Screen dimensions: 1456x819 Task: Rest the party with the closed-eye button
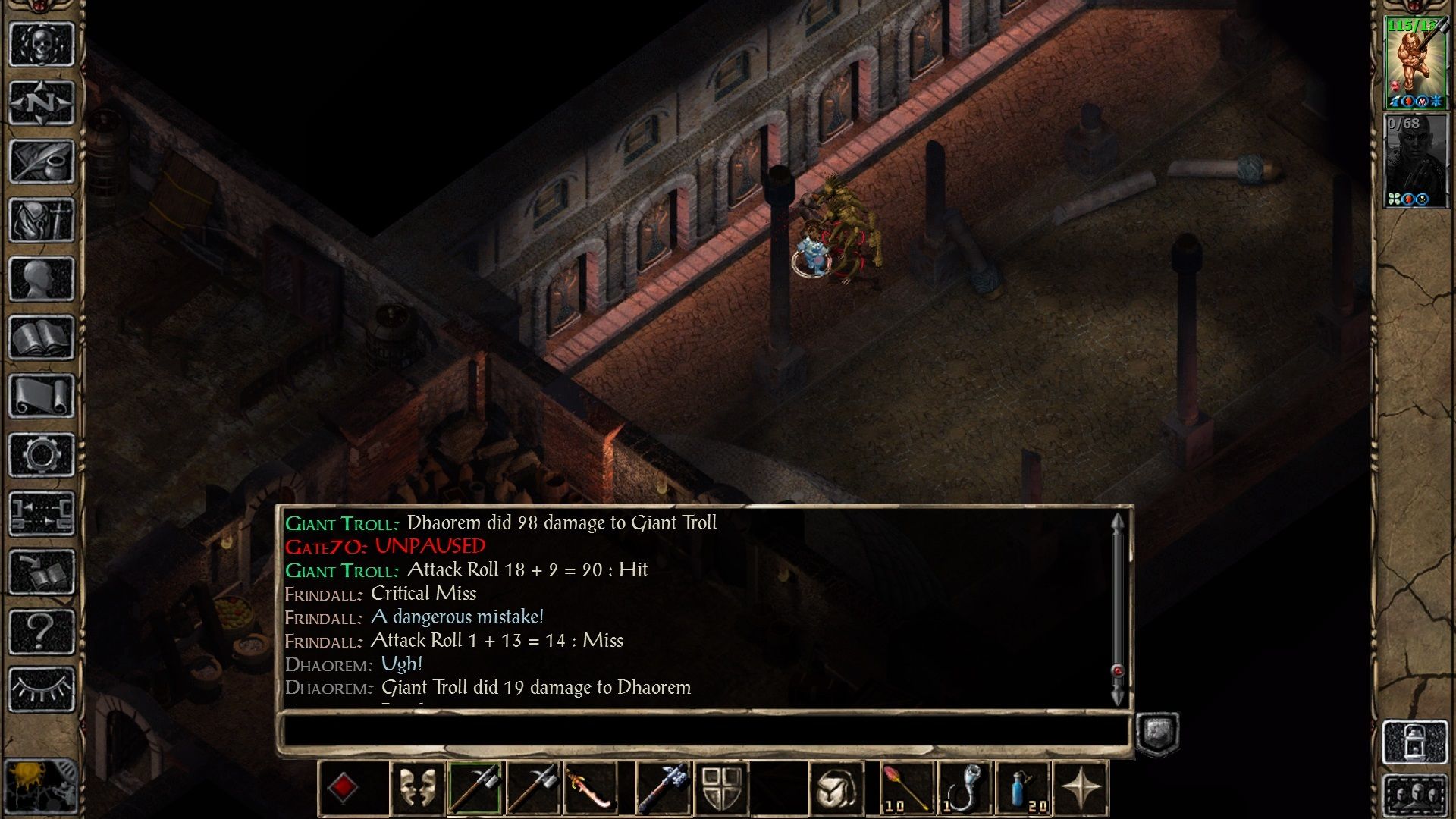42,689
